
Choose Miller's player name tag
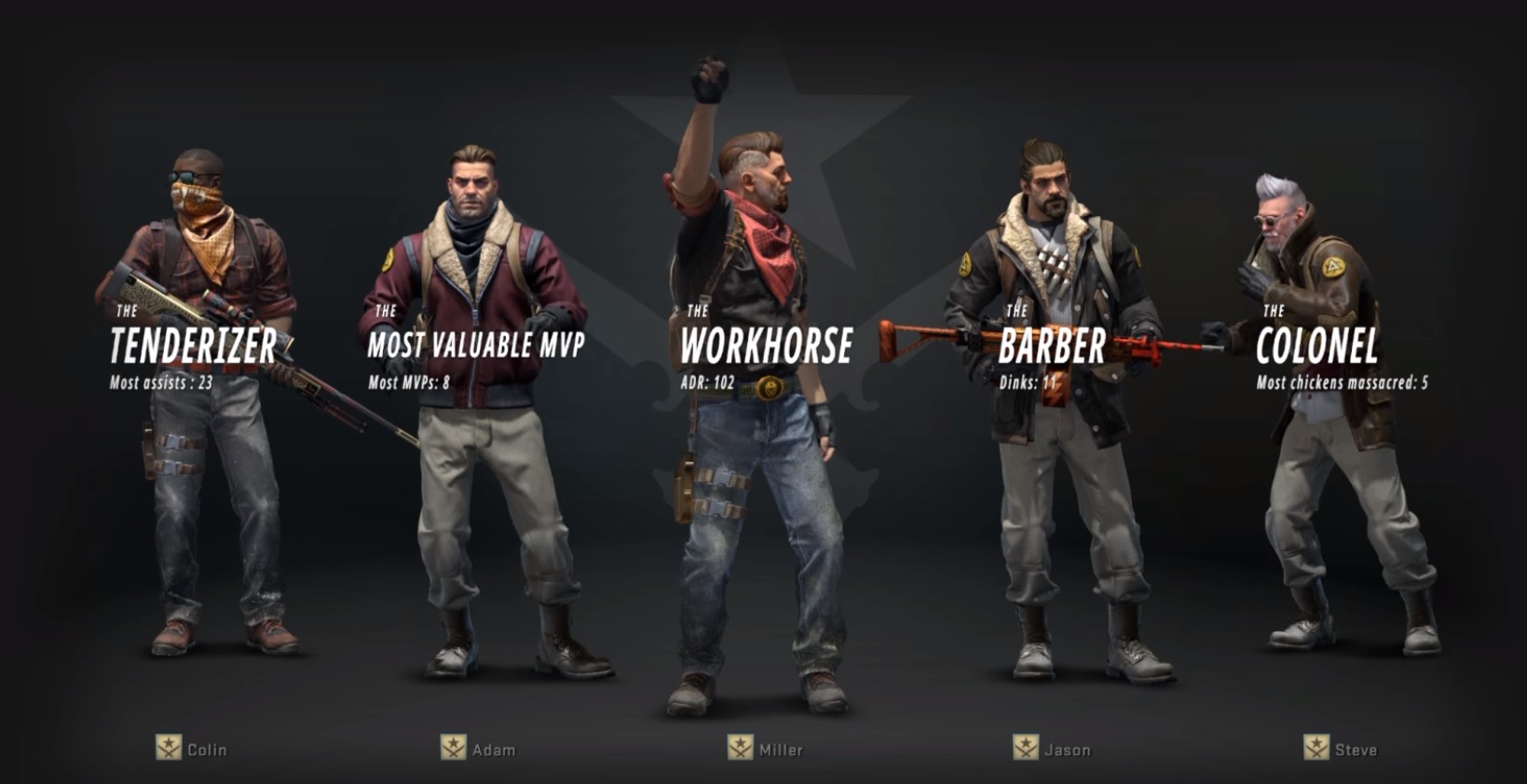pos(780,750)
